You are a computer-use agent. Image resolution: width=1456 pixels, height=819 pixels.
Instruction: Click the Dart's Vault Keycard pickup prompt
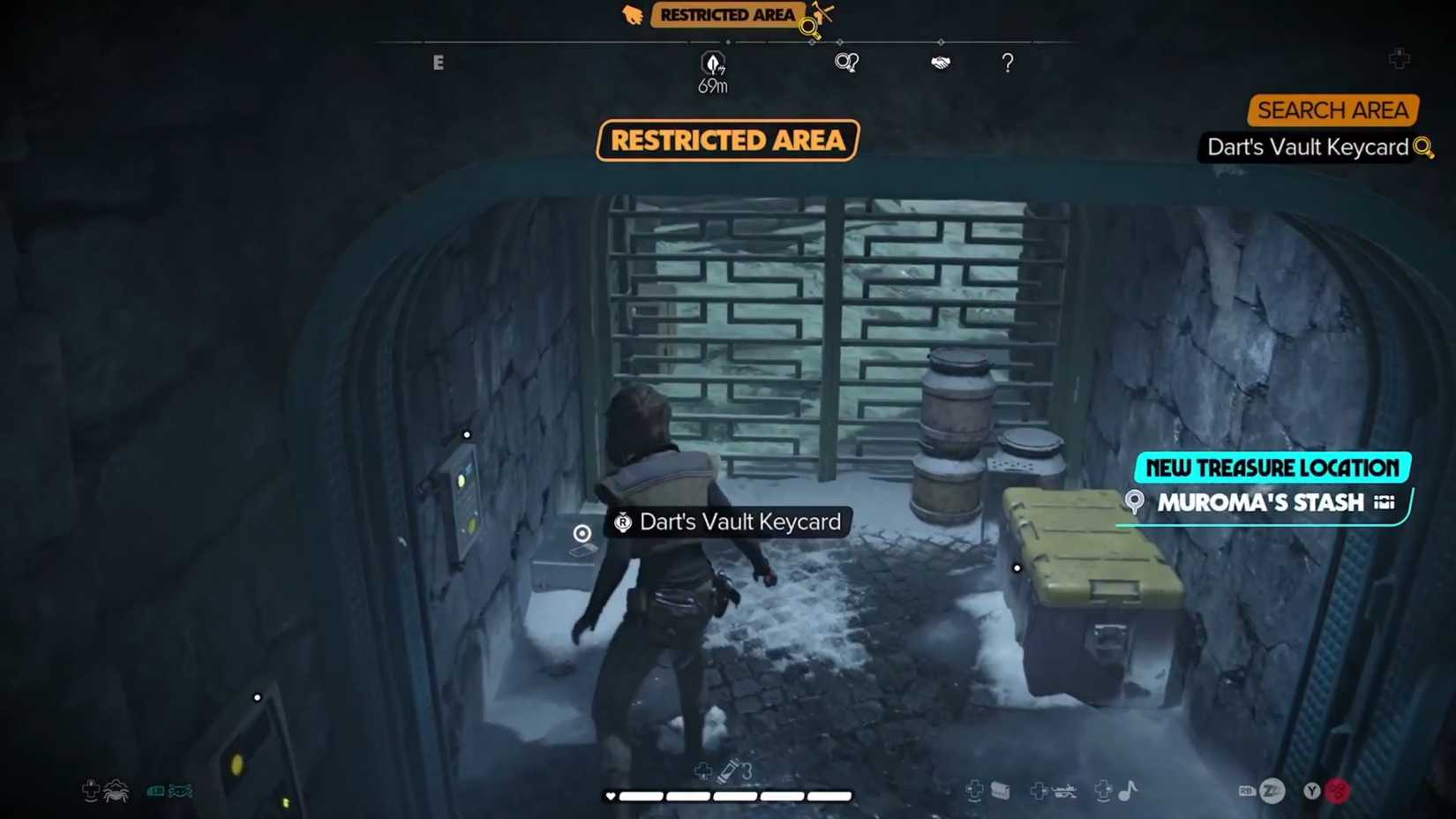(x=727, y=522)
